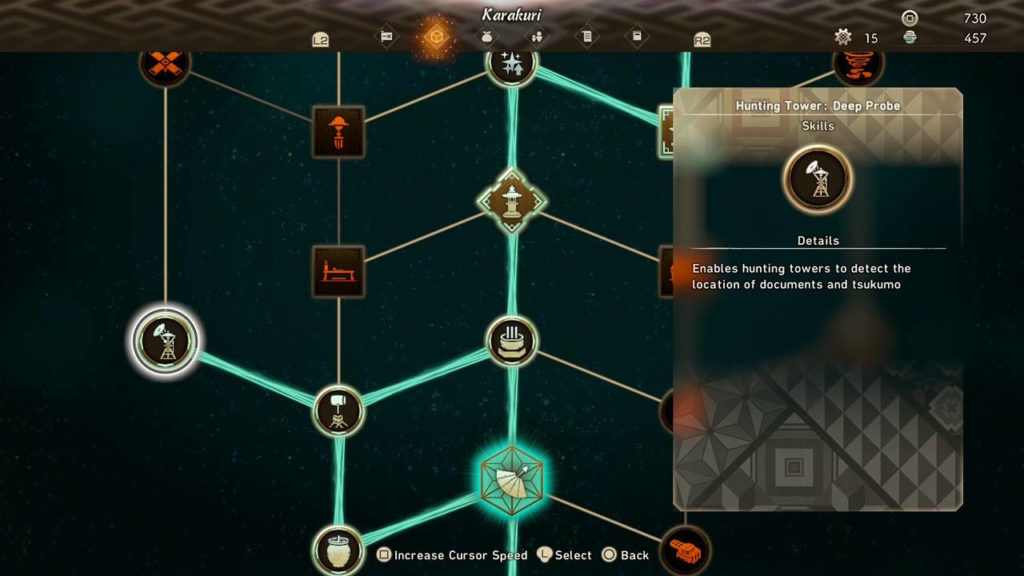Image resolution: width=1024 pixels, height=576 pixels.
Task: Open the save card tab in top bar
Action: point(637,38)
